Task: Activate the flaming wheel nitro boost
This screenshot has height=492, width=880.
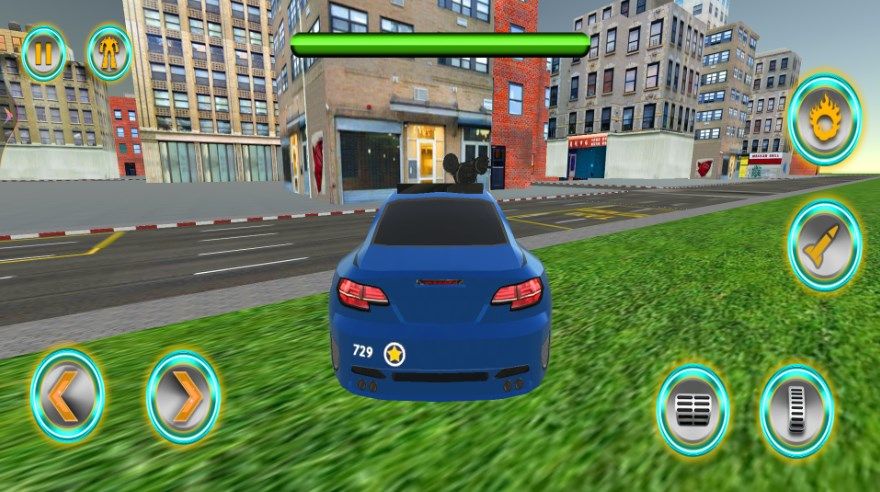Action: 824,120
